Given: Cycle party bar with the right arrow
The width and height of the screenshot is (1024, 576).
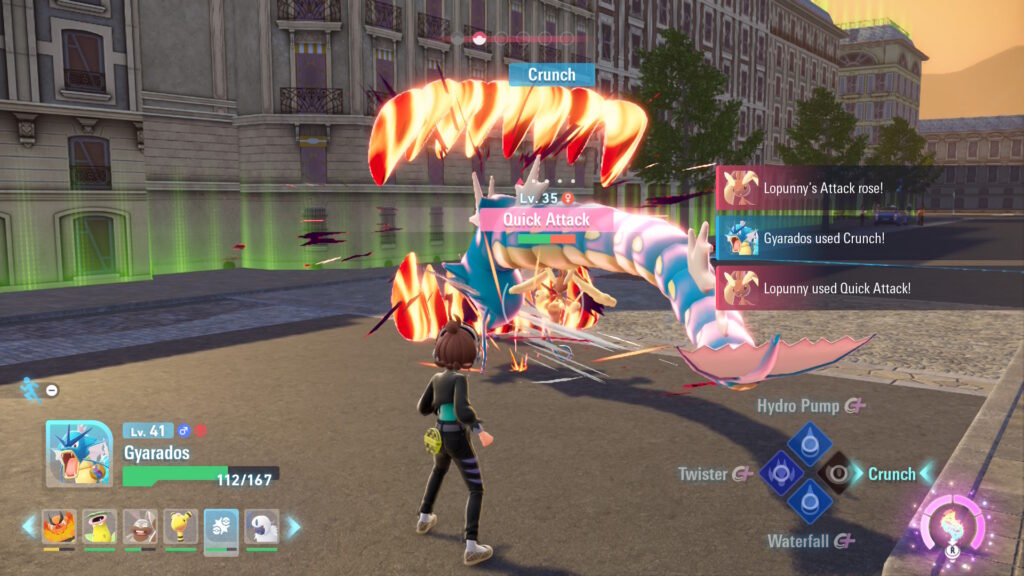Looking at the screenshot, I should 294,526.
